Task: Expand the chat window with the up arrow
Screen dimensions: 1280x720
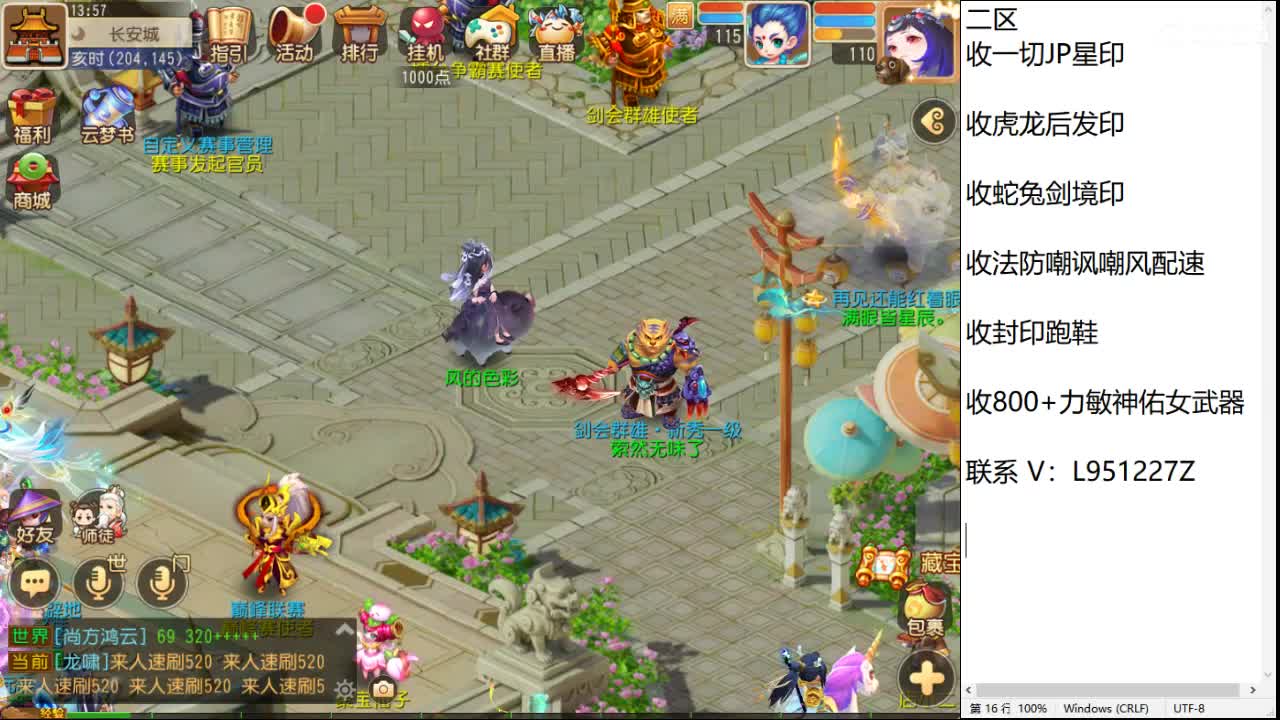Action: (344, 630)
